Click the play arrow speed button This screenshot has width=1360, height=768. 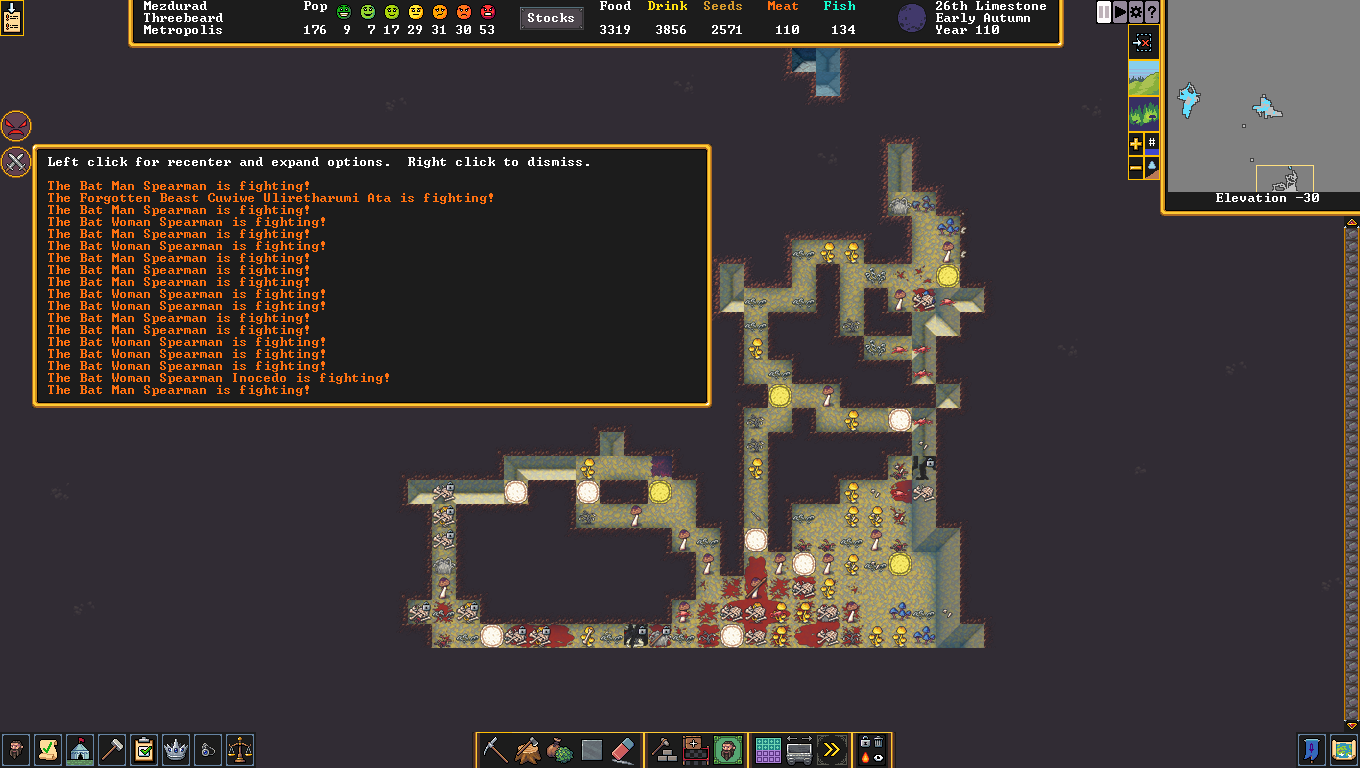pos(1120,12)
